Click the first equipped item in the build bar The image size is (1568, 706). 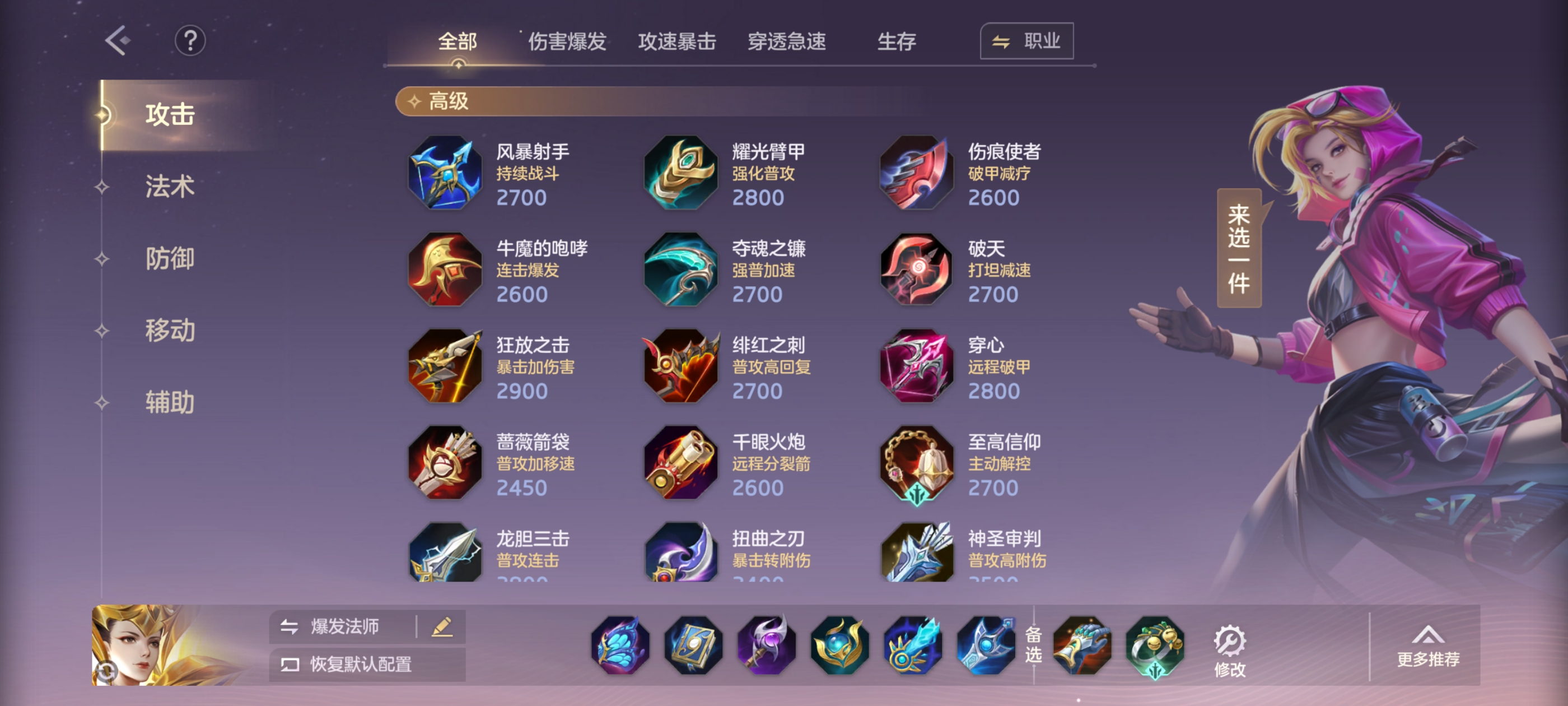click(x=619, y=645)
